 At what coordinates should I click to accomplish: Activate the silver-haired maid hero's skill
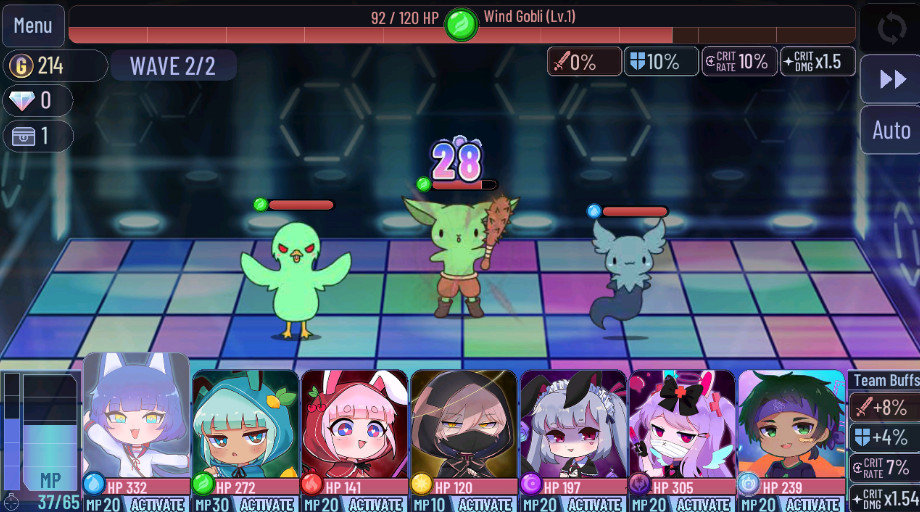tap(594, 504)
